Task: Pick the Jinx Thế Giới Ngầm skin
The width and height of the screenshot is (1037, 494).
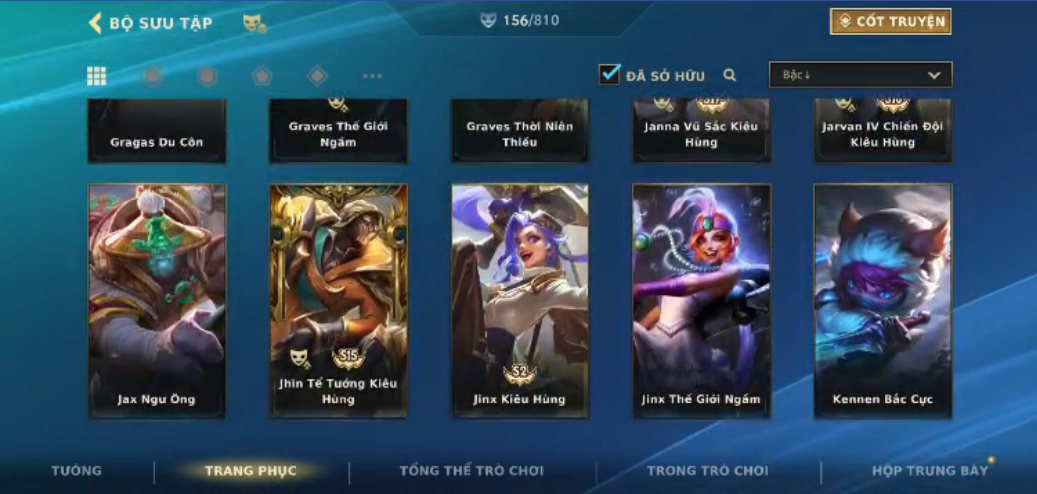Action: [x=701, y=300]
